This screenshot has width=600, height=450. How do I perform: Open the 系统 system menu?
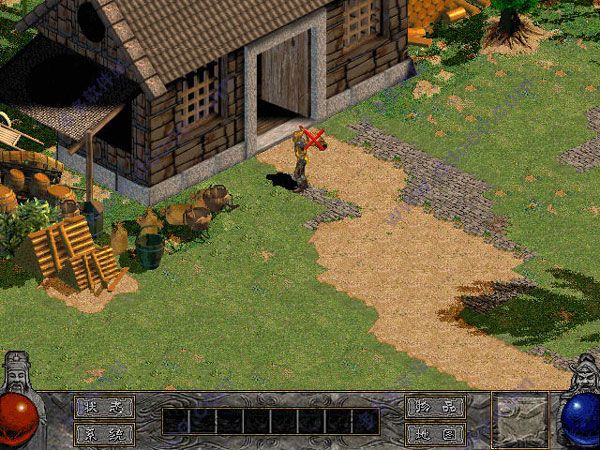pyautogui.click(x=103, y=434)
